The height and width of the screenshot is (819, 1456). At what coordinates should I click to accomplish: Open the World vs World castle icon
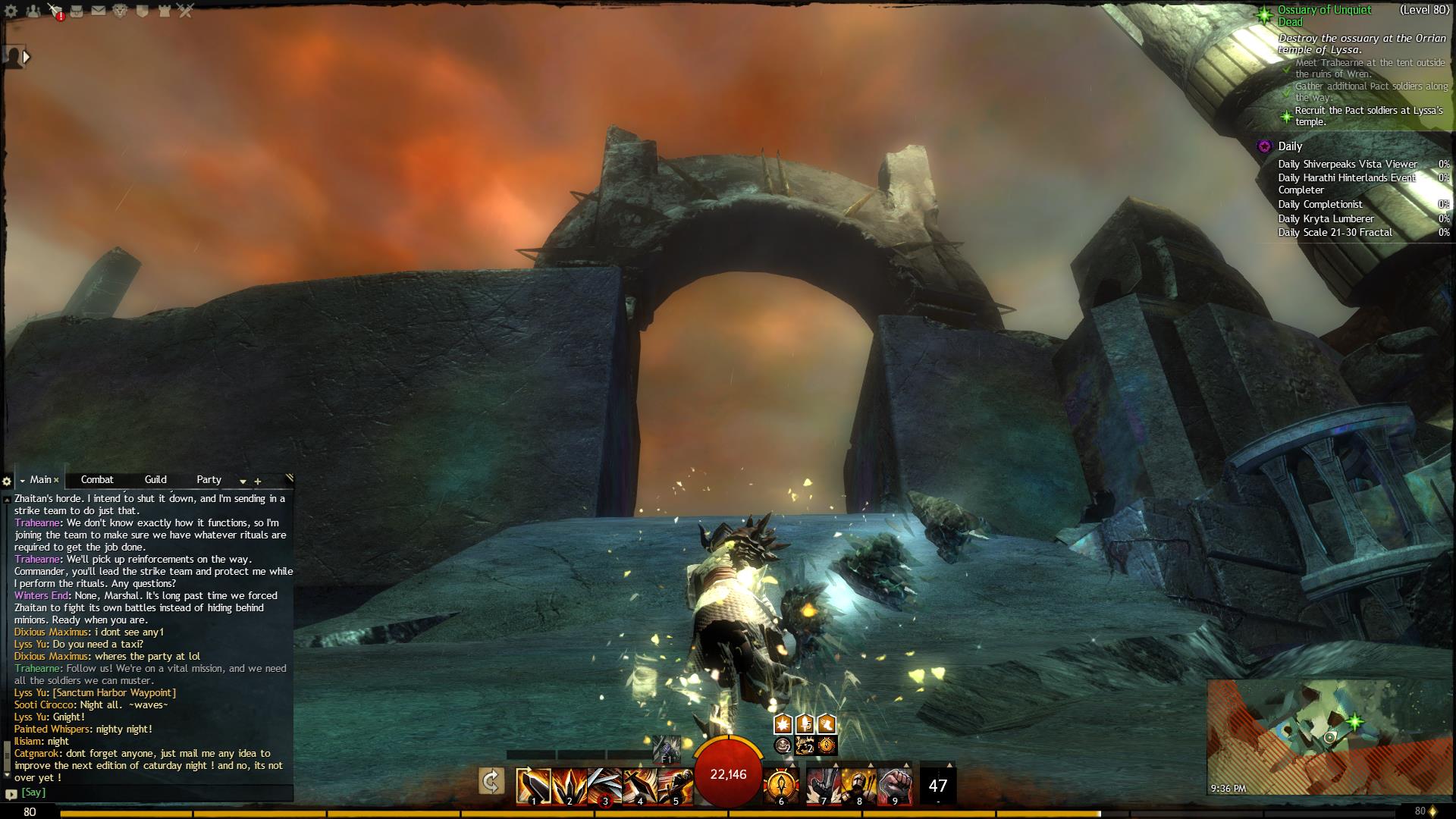tap(164, 11)
